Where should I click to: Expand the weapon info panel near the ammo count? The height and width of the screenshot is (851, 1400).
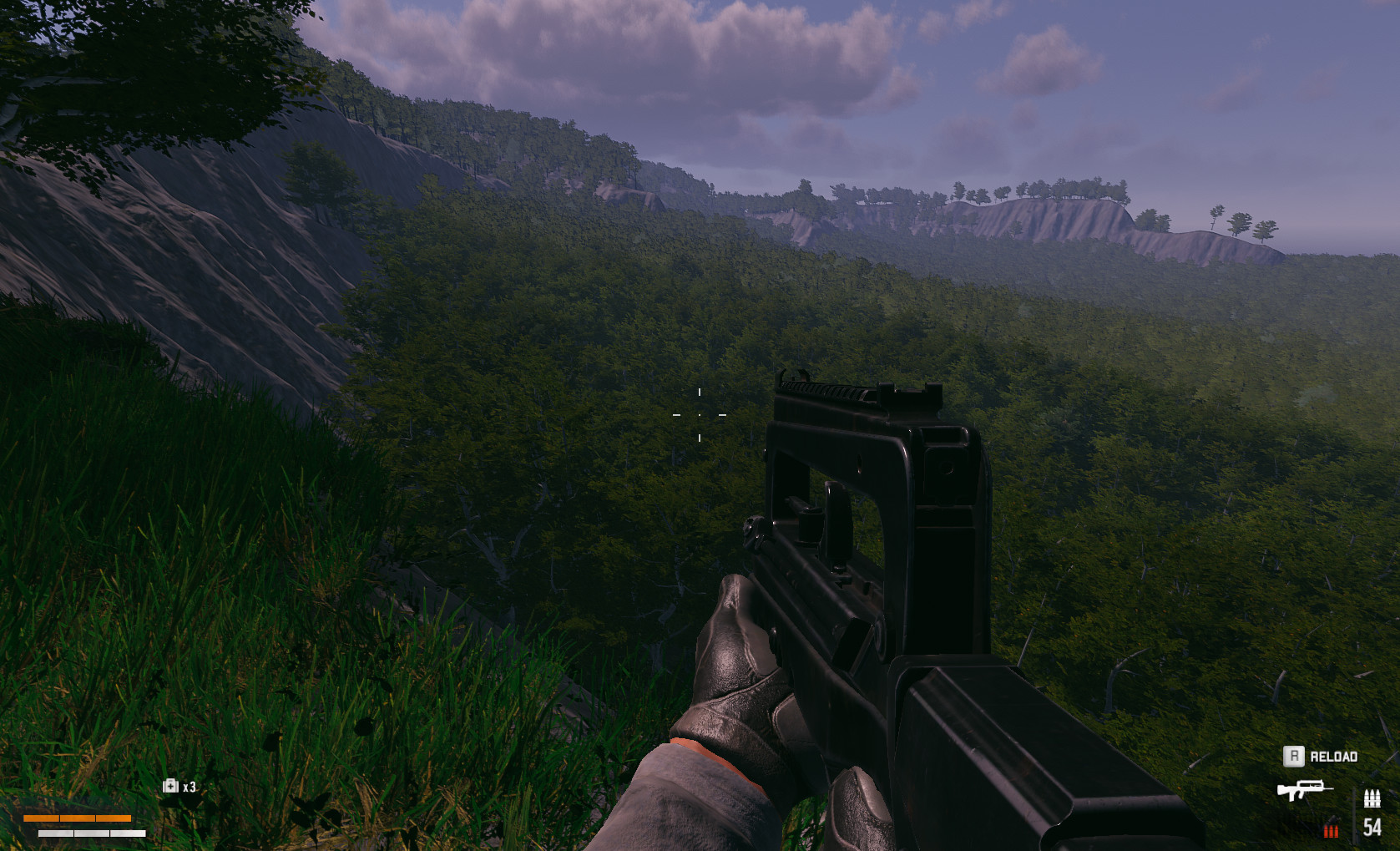(1305, 788)
